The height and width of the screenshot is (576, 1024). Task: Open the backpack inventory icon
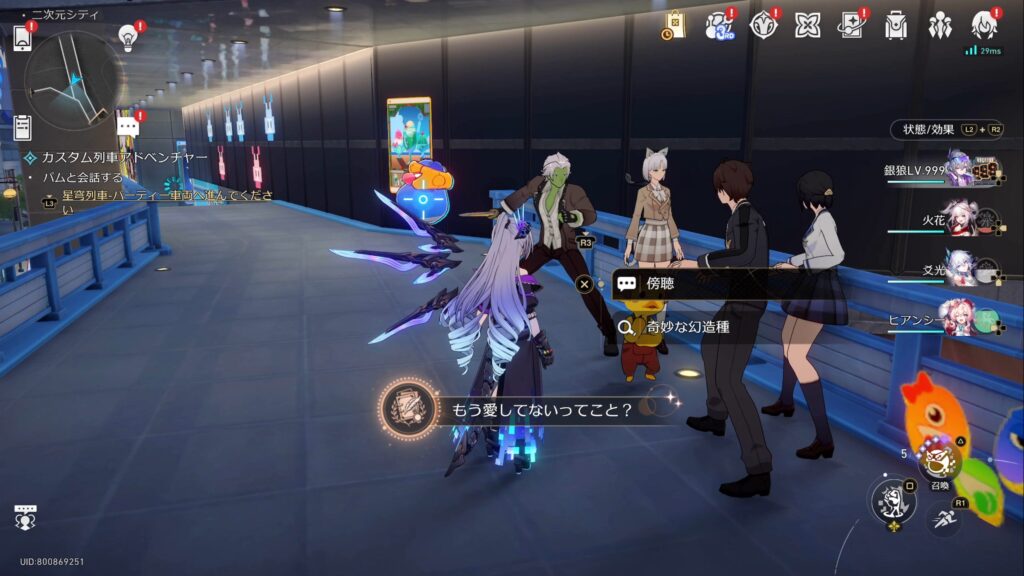[895, 25]
